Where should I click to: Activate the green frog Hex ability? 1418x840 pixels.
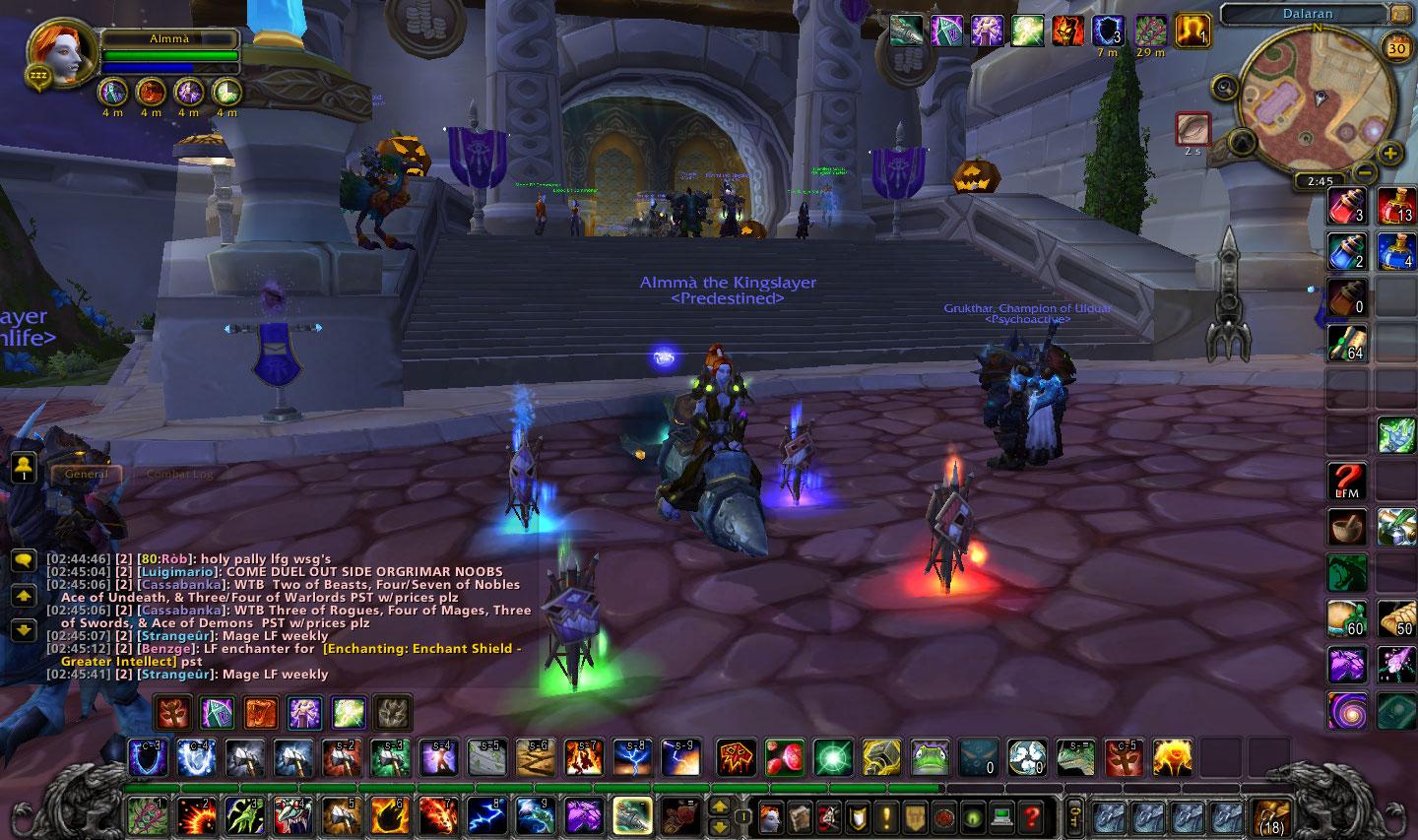[x=929, y=757]
